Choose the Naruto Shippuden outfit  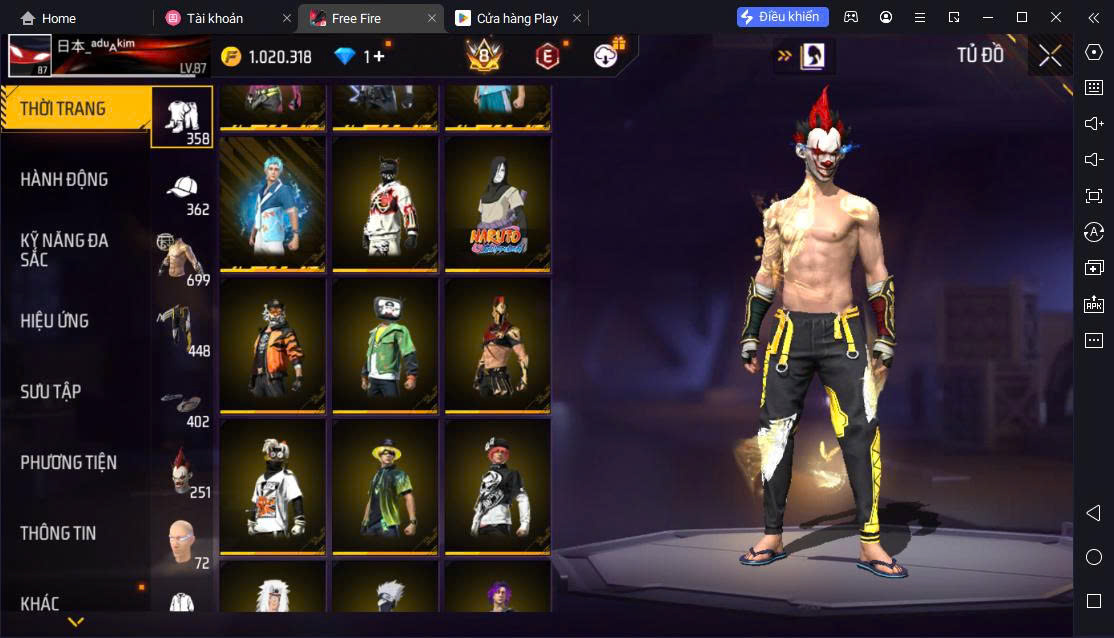coord(497,202)
